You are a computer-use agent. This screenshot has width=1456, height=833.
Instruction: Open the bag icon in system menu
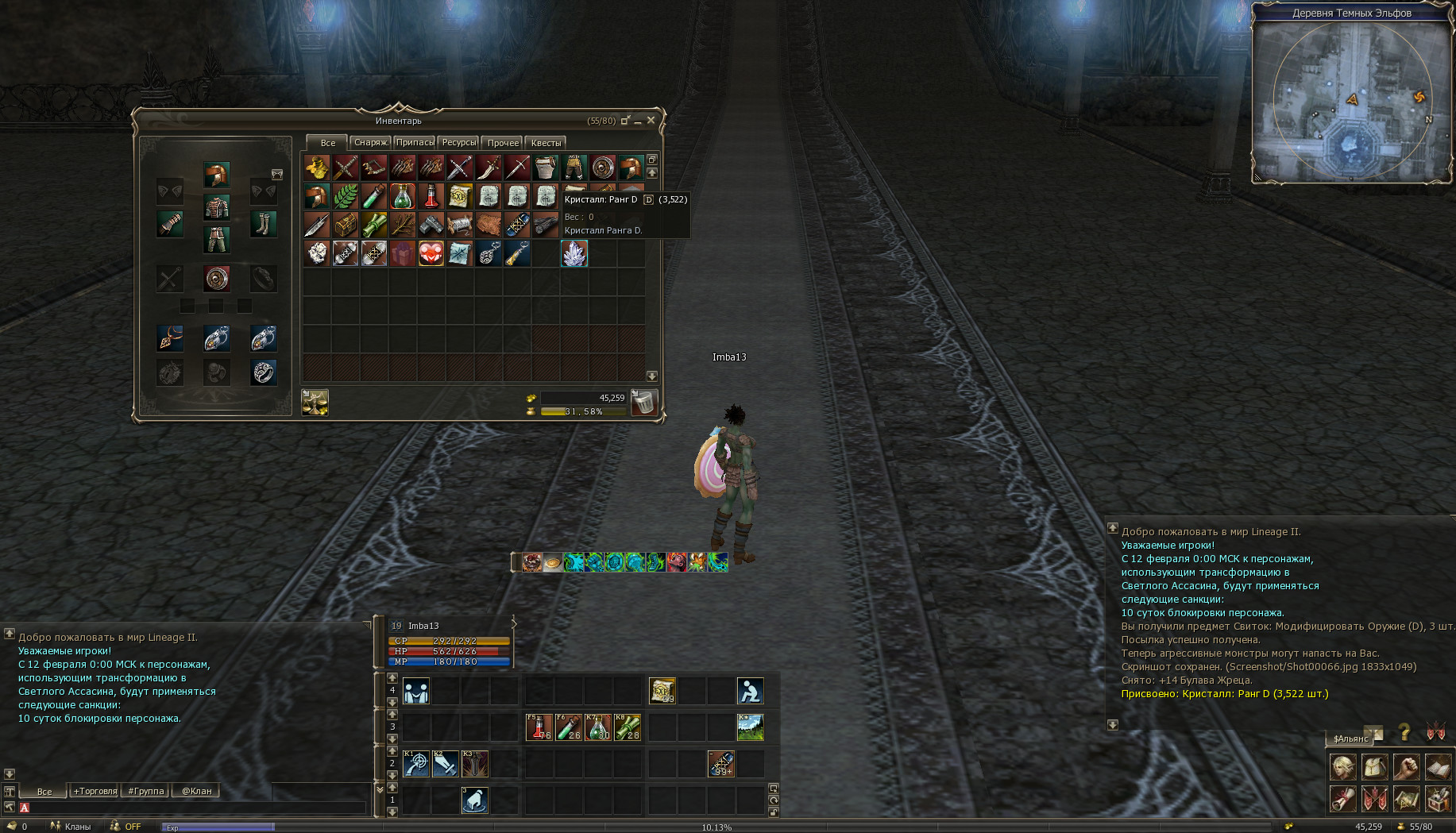[x=1375, y=767]
